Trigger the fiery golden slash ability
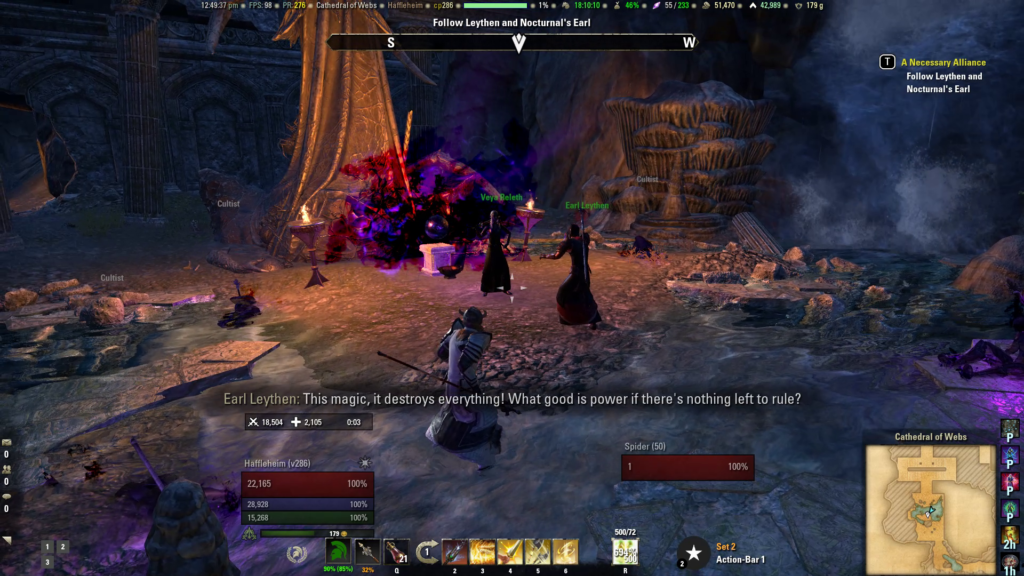 [483, 551]
